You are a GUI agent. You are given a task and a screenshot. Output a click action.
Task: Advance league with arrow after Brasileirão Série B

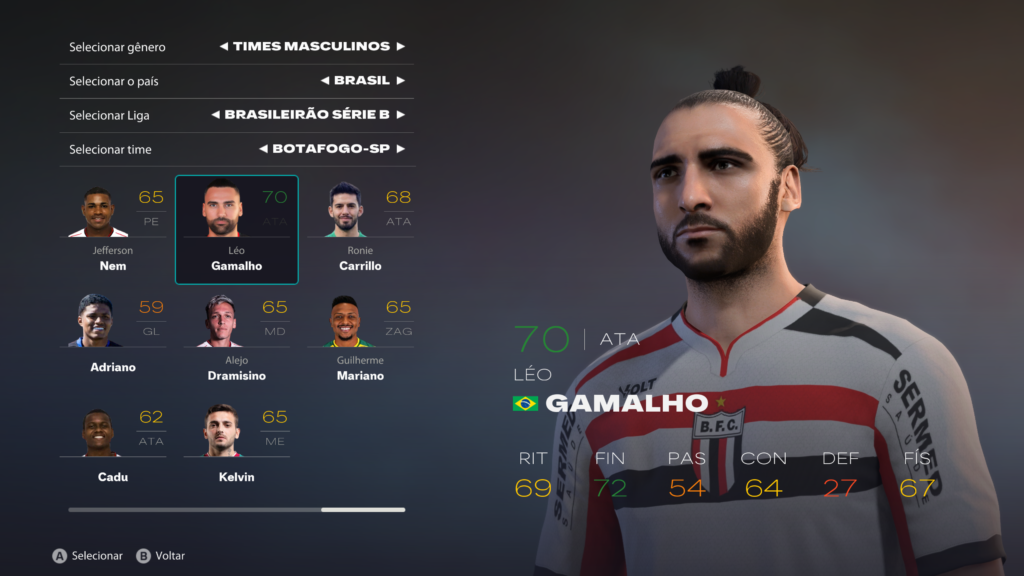(400, 115)
